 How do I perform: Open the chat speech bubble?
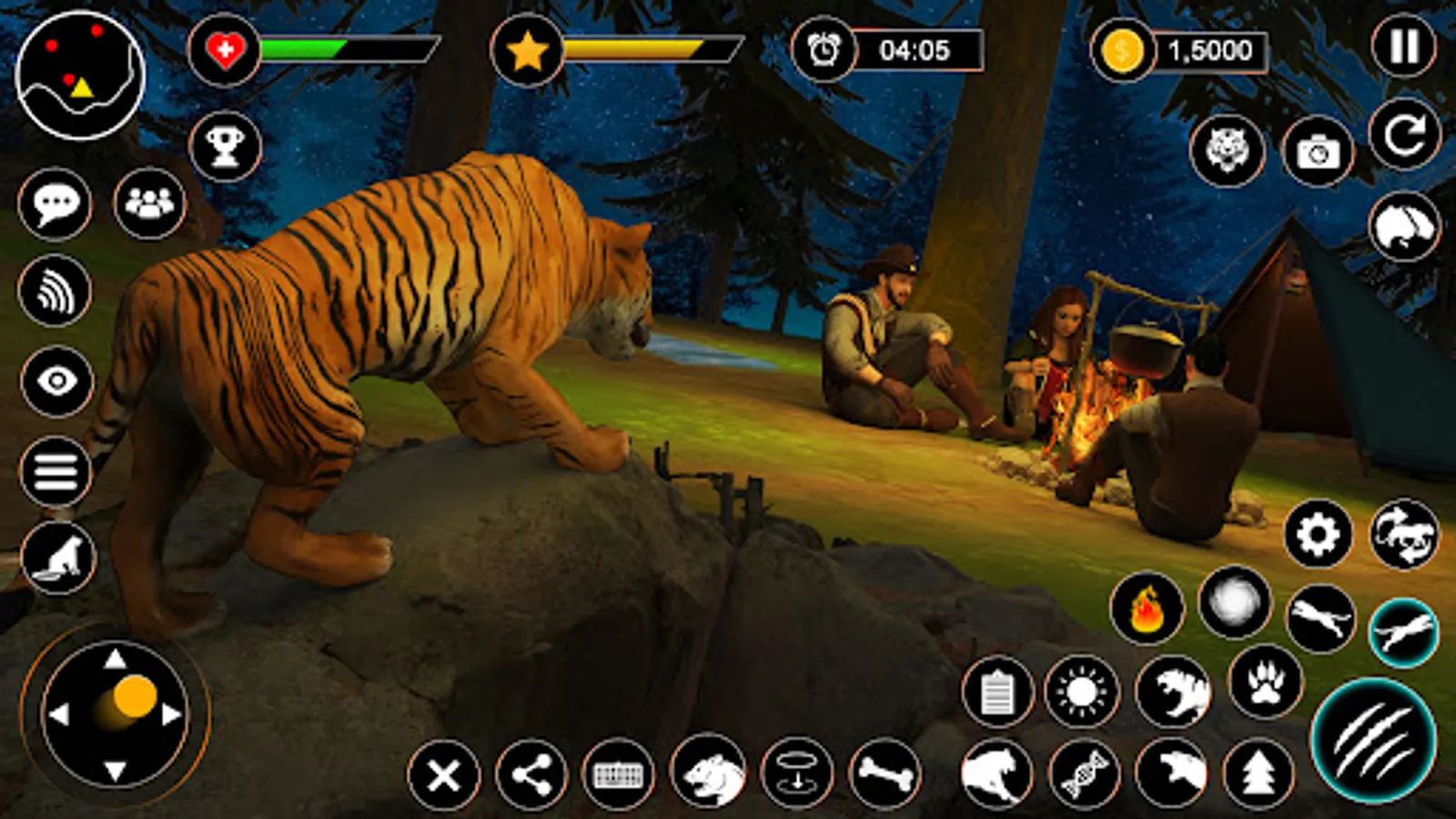click(x=55, y=203)
